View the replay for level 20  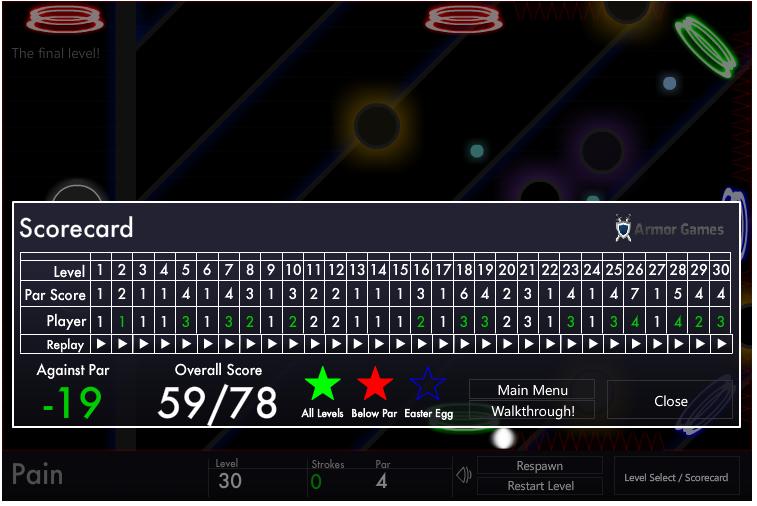tap(507, 344)
